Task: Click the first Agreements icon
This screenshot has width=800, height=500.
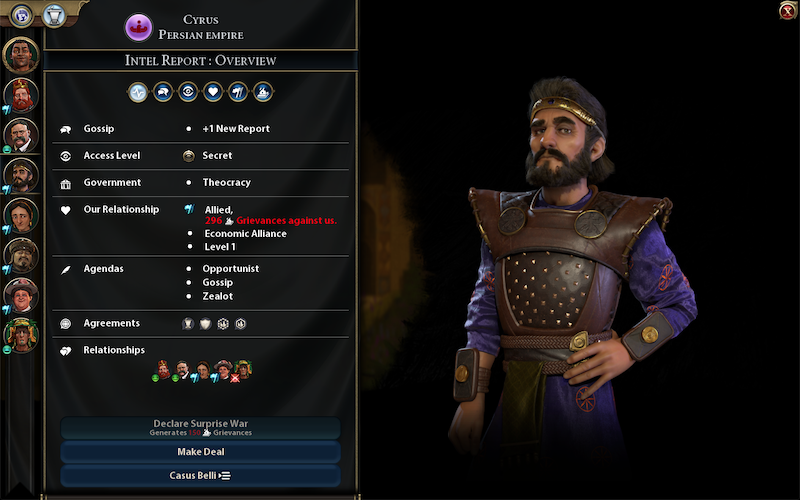Action: point(188,323)
